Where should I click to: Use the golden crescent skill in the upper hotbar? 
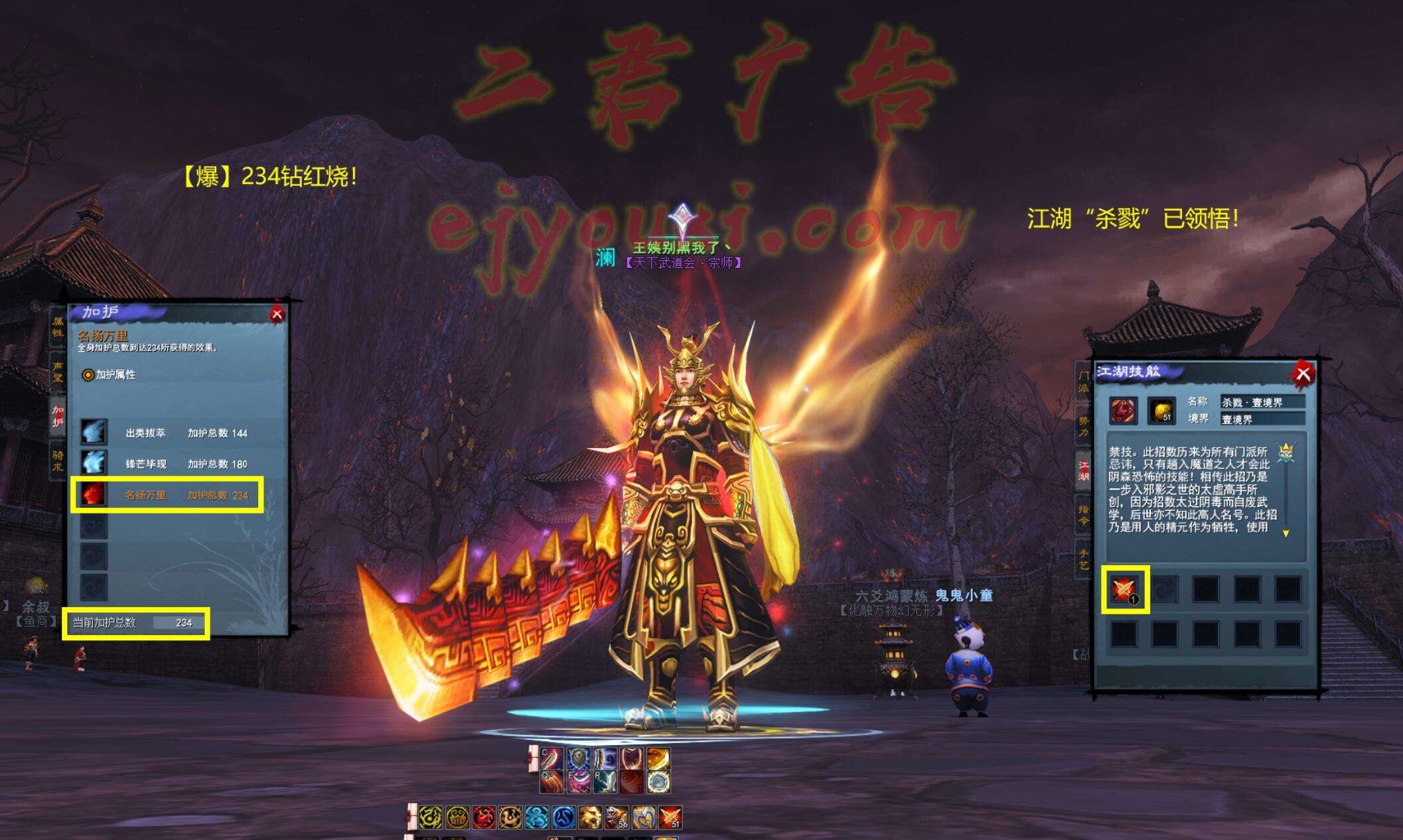(x=658, y=758)
